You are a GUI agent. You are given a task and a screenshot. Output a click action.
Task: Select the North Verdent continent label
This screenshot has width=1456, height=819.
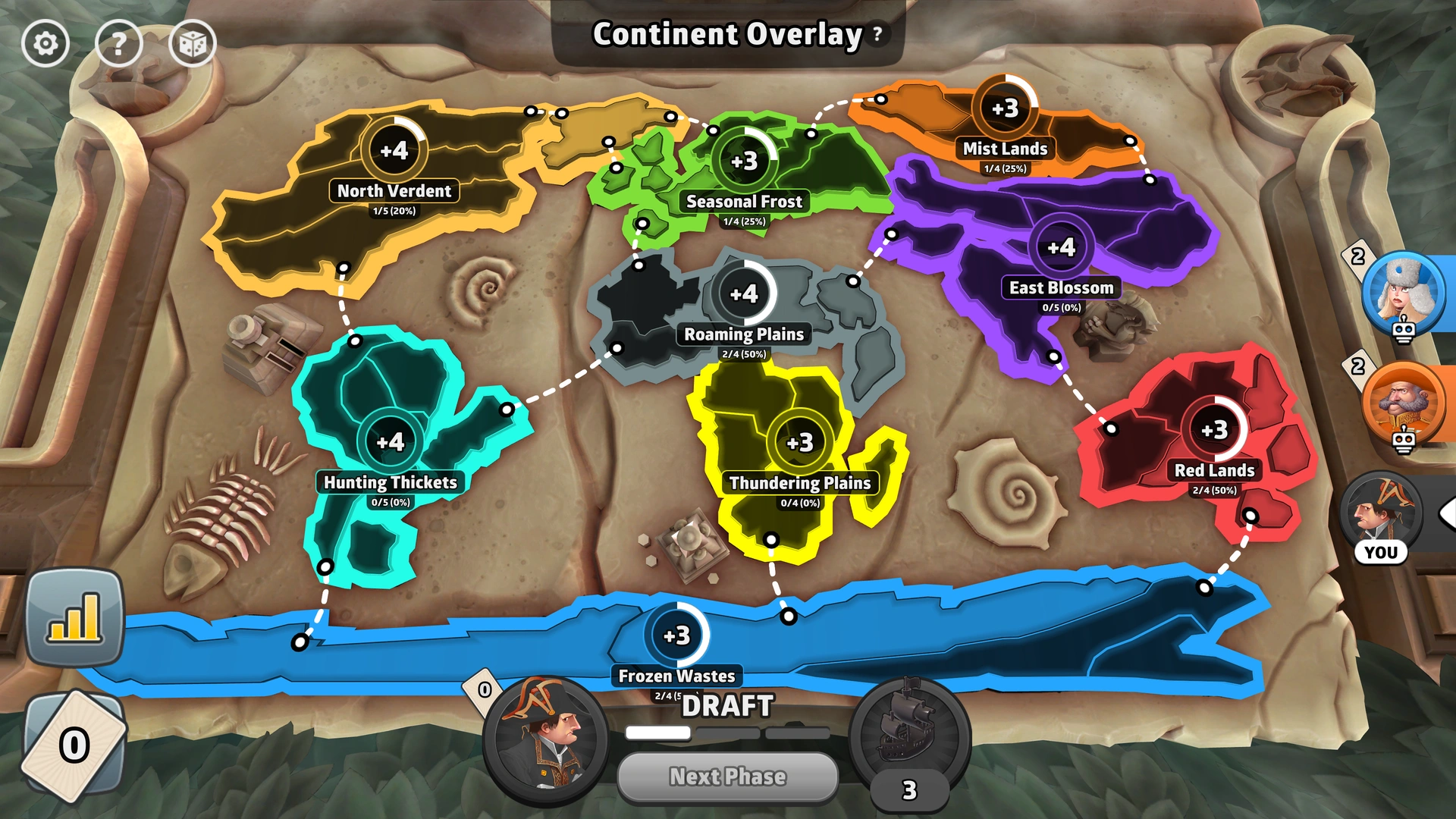coord(394,191)
